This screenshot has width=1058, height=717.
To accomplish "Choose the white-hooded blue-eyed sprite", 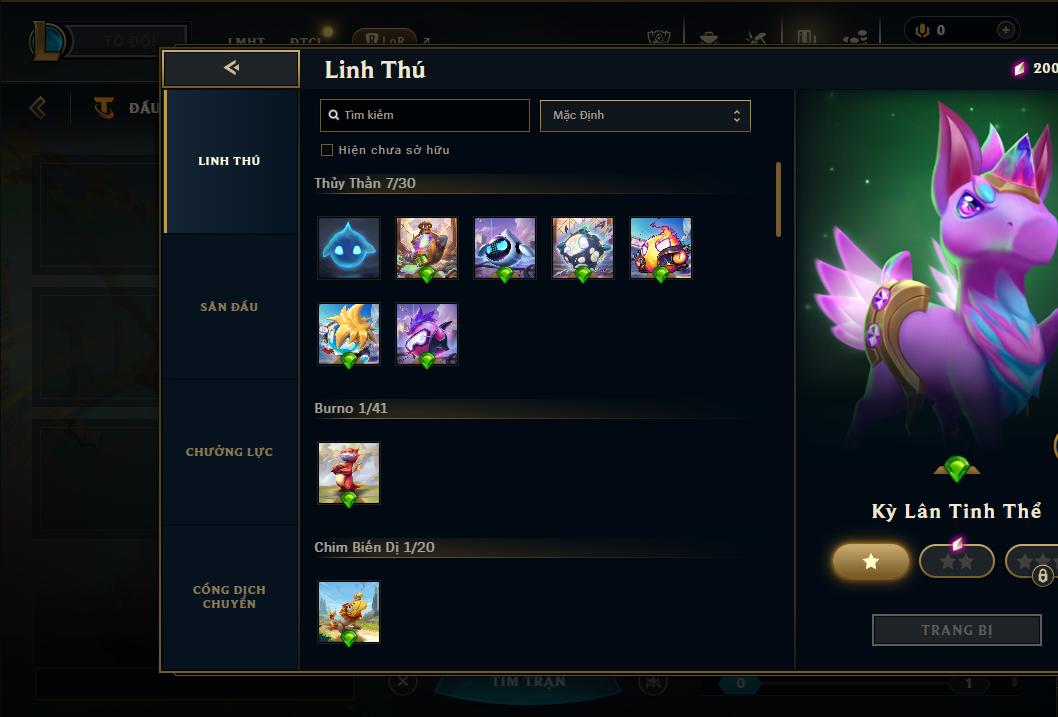I will 505,248.
